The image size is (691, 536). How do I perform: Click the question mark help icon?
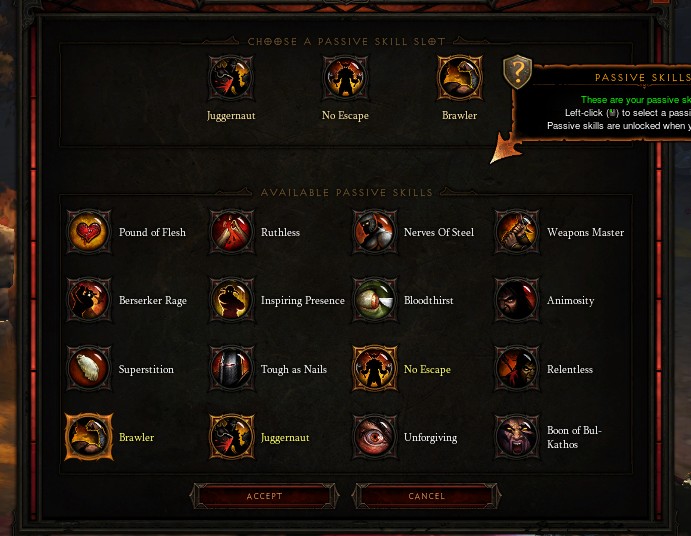[517, 72]
